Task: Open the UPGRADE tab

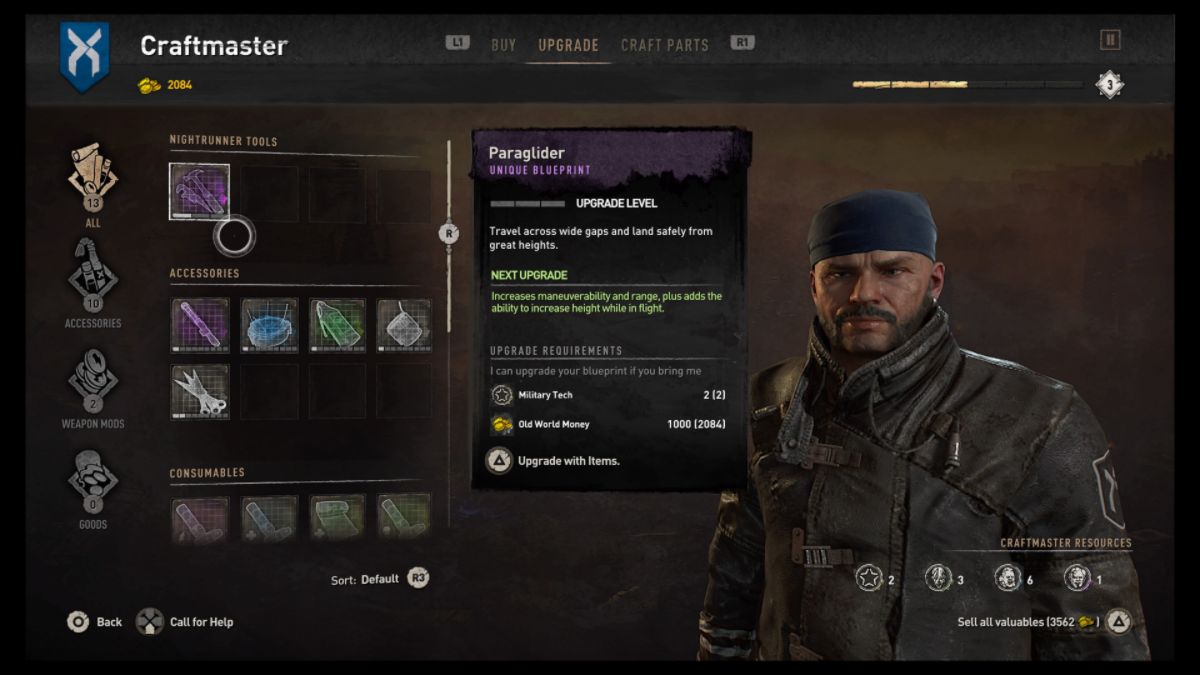Action: (x=568, y=45)
